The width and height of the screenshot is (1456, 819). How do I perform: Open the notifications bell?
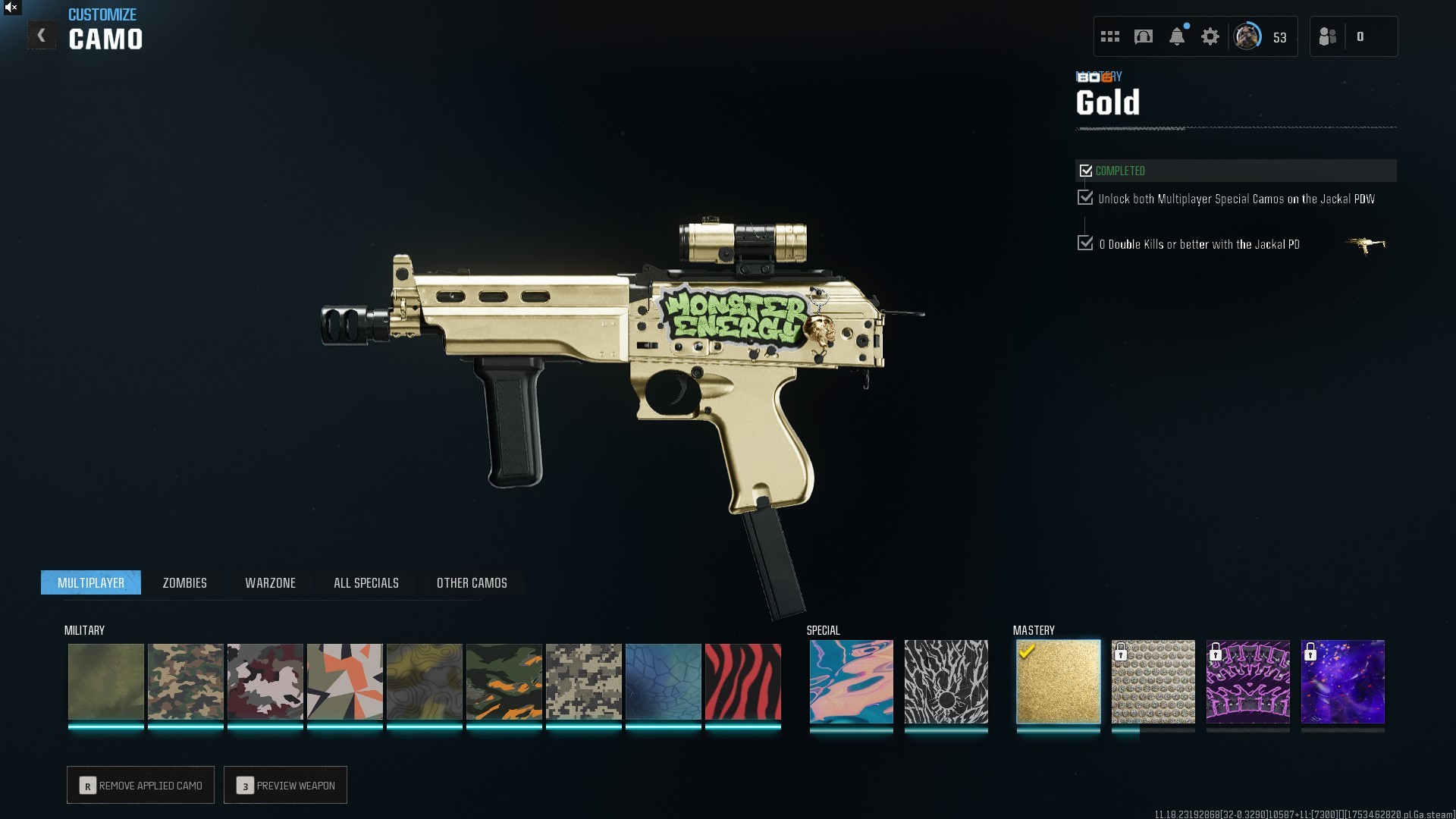pos(1177,37)
